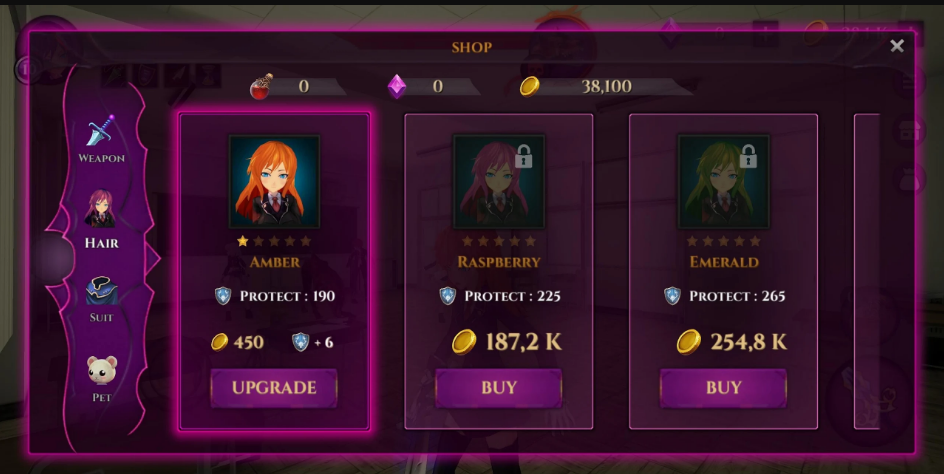Screen dimensions: 944x474
Task: Pick the locked Emerald portrait
Action: tap(723, 182)
